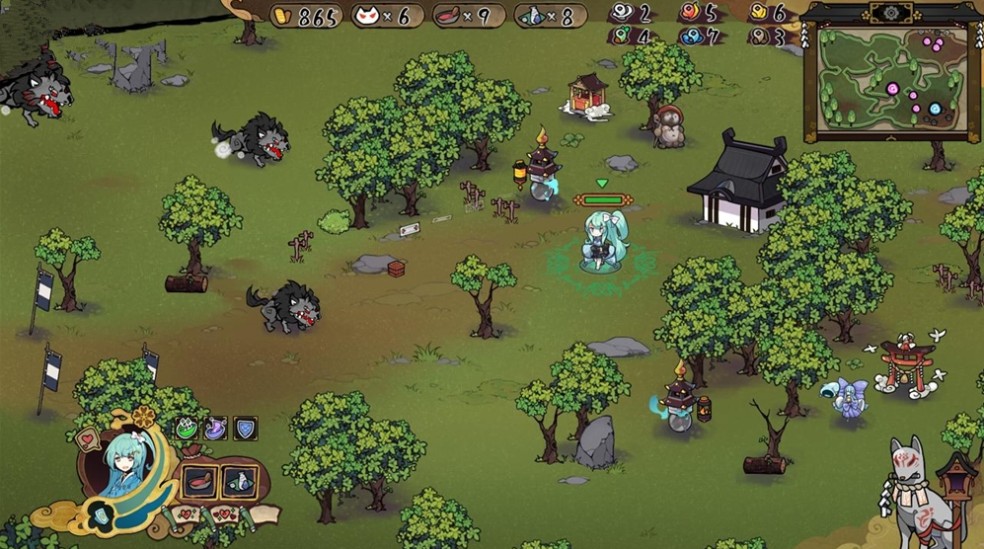This screenshot has width=984, height=549.
Task: Open the heart speech bubble beside the portrait
Action: pyautogui.click(x=89, y=440)
